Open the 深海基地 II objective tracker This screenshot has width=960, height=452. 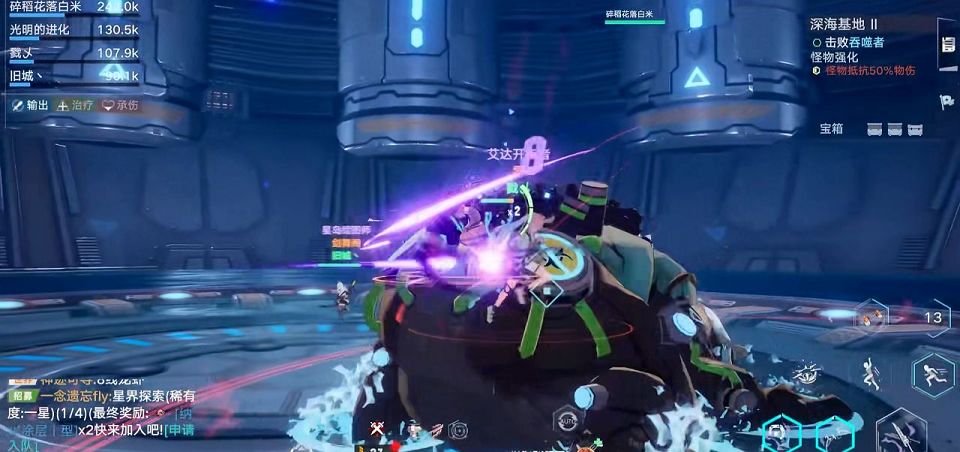click(844, 23)
